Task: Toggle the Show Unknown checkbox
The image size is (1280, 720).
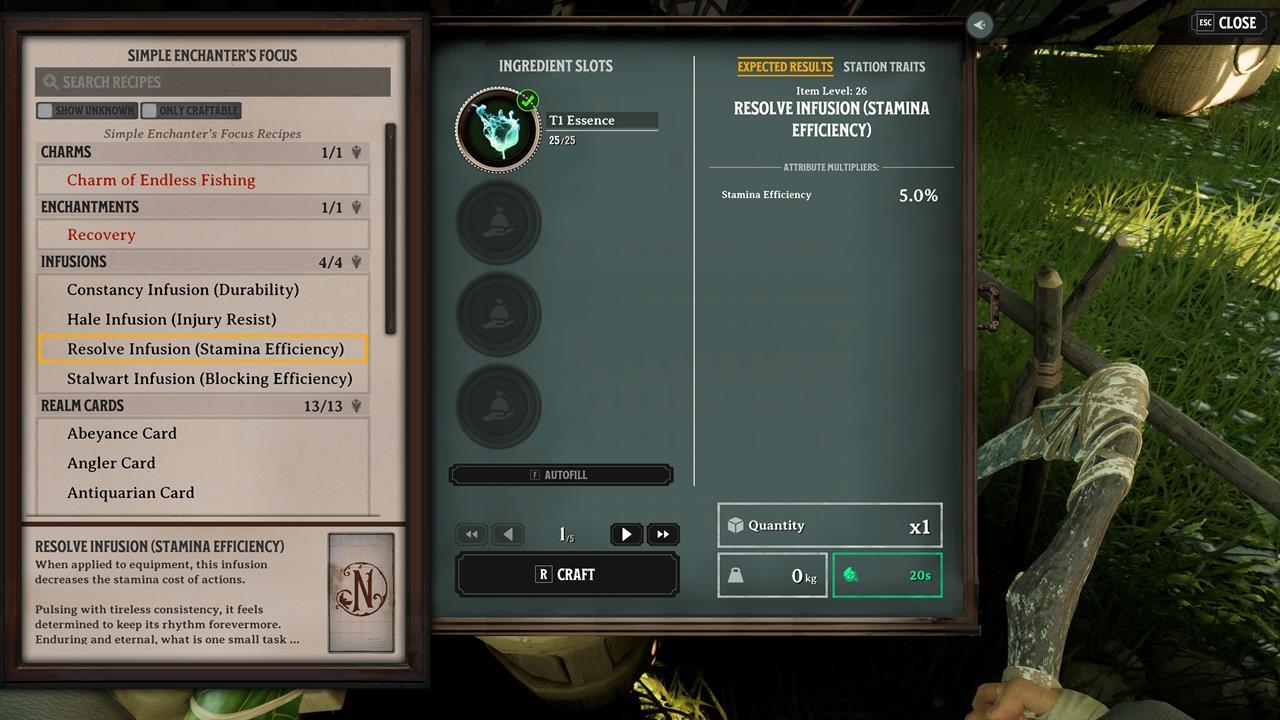Action: [45, 111]
